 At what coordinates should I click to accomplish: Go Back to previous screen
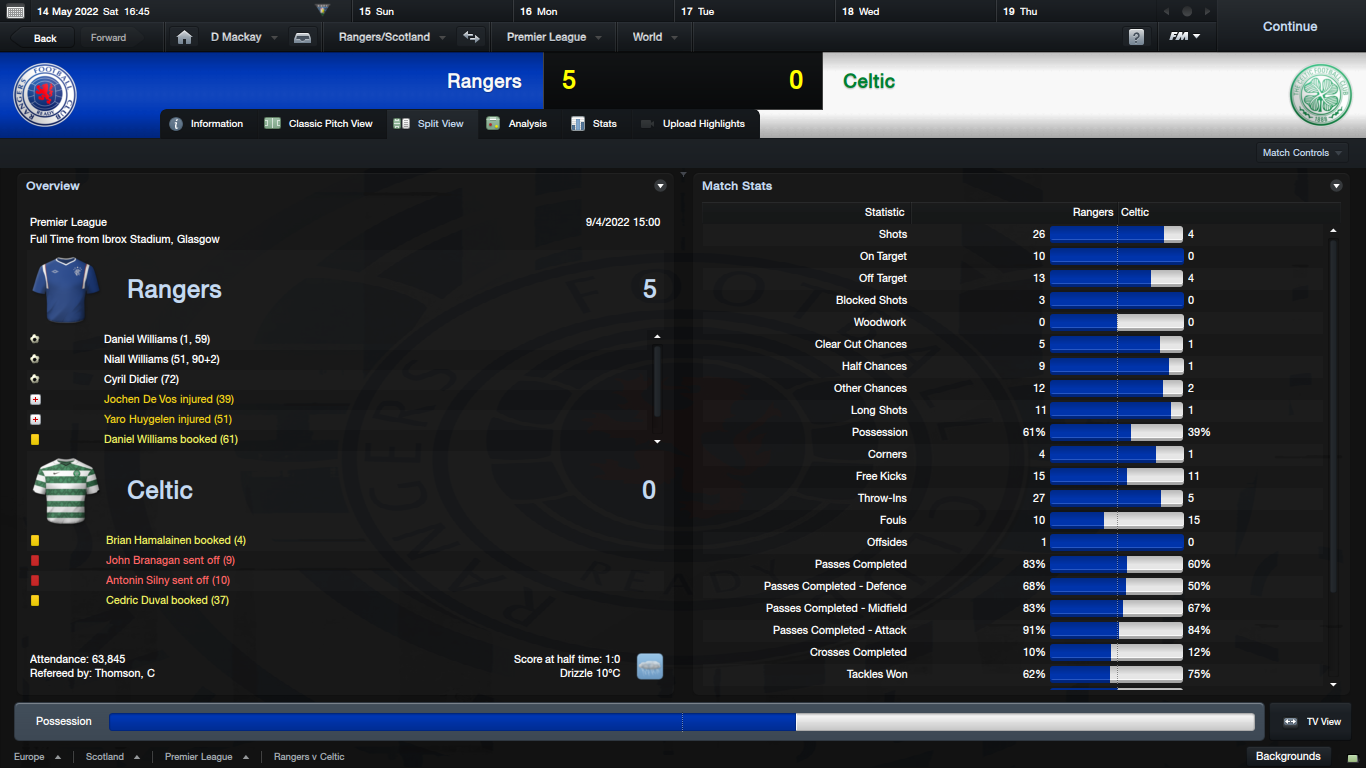tap(45, 38)
